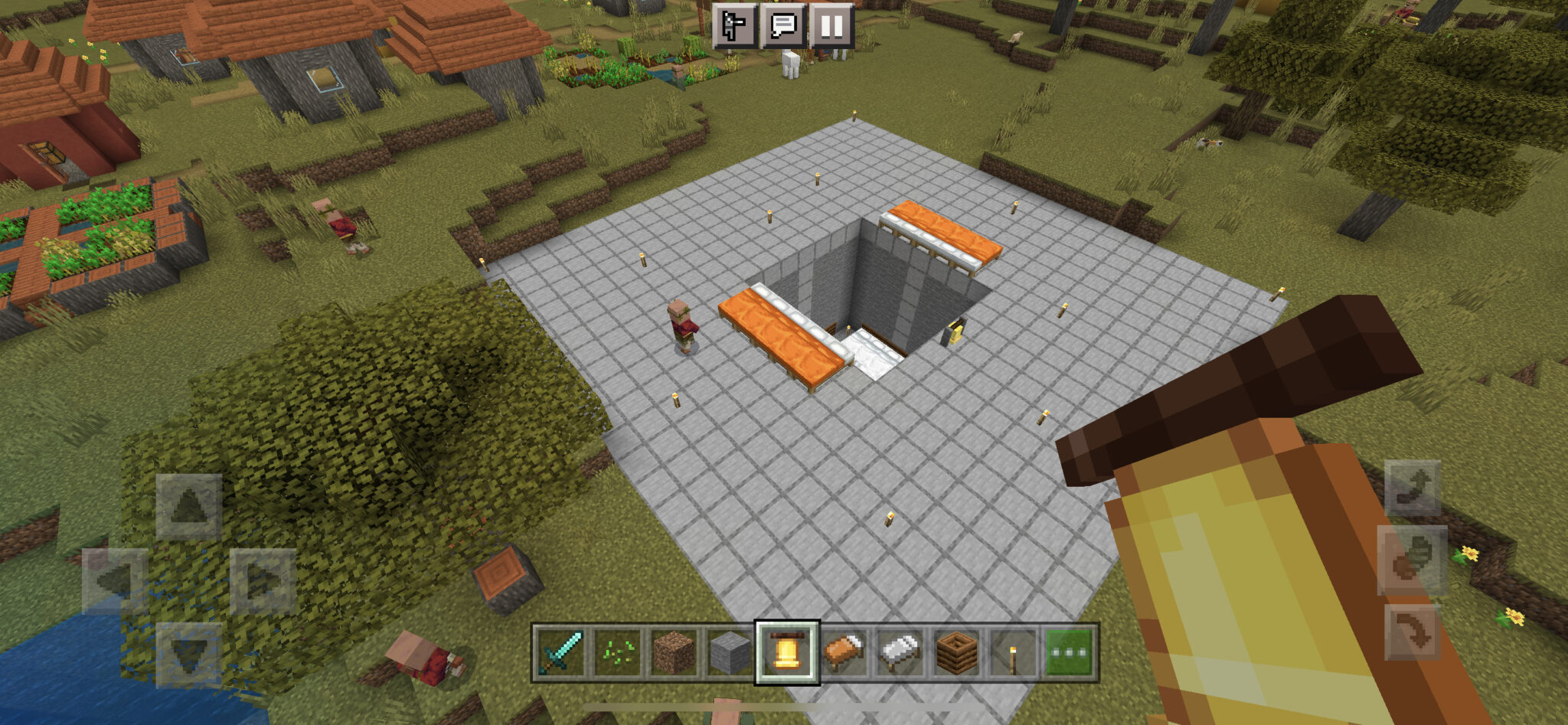The height and width of the screenshot is (725, 1568).
Task: Pick the orange bed in hotbar
Action: click(844, 652)
